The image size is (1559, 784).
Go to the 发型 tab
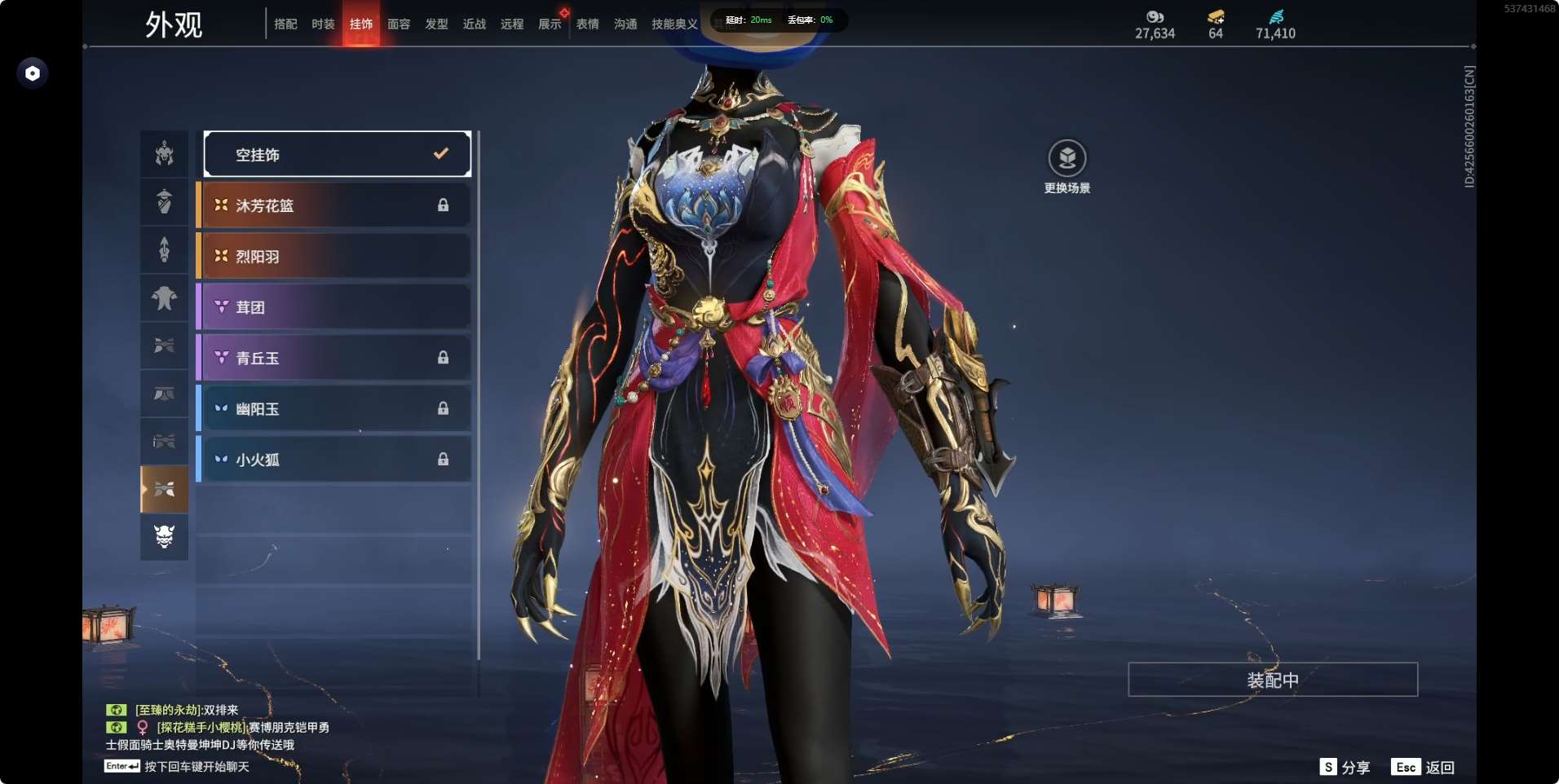(436, 24)
